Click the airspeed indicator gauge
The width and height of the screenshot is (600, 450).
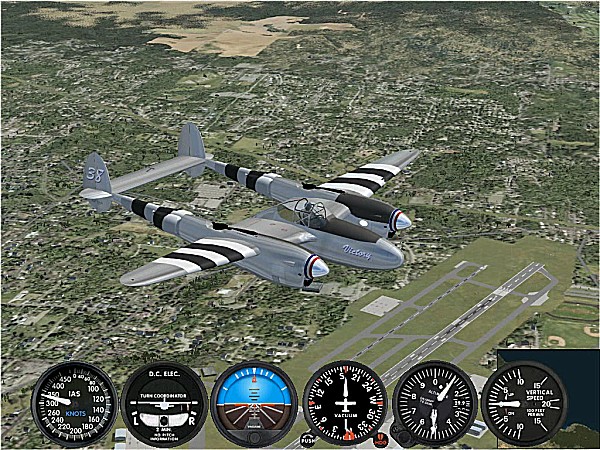[74, 404]
